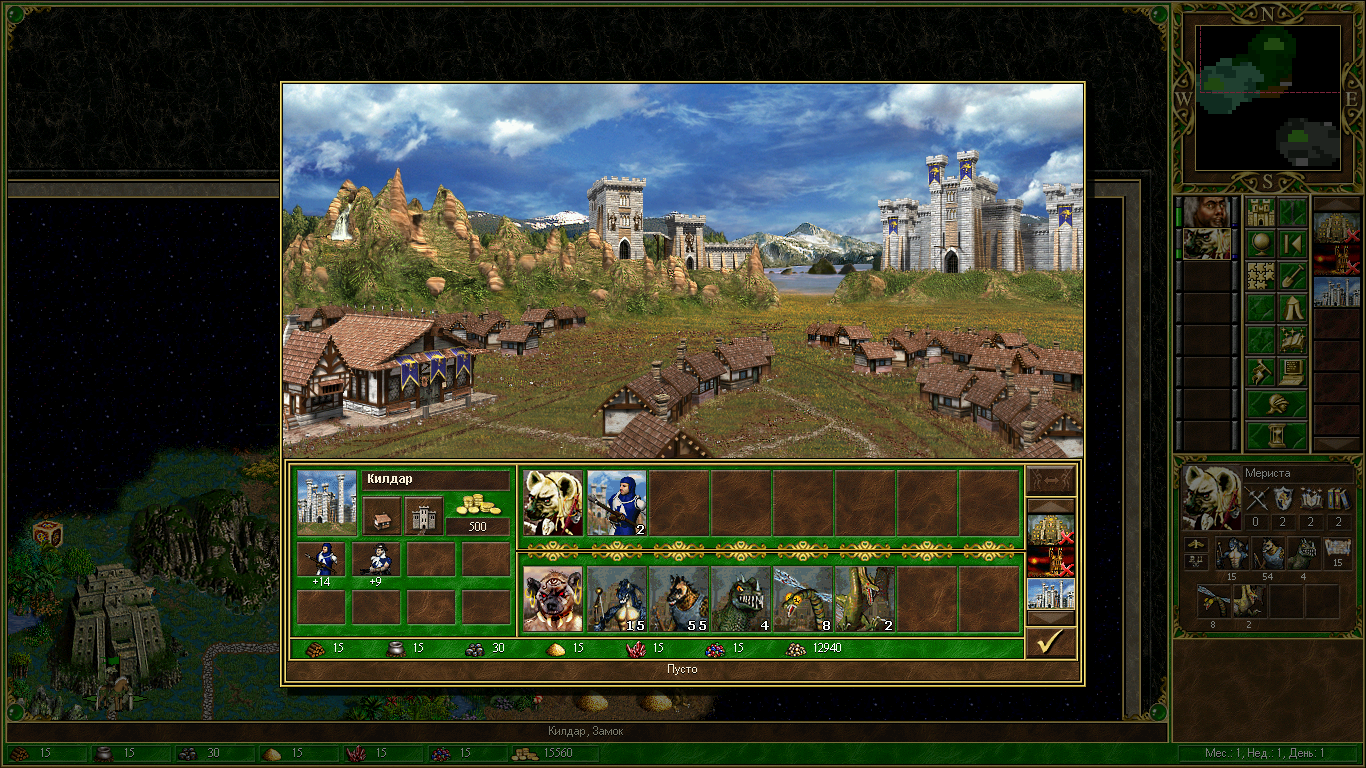1366x768 pixels.
Task: Select the stack of 8 serpent flies
Action: pyautogui.click(x=803, y=599)
